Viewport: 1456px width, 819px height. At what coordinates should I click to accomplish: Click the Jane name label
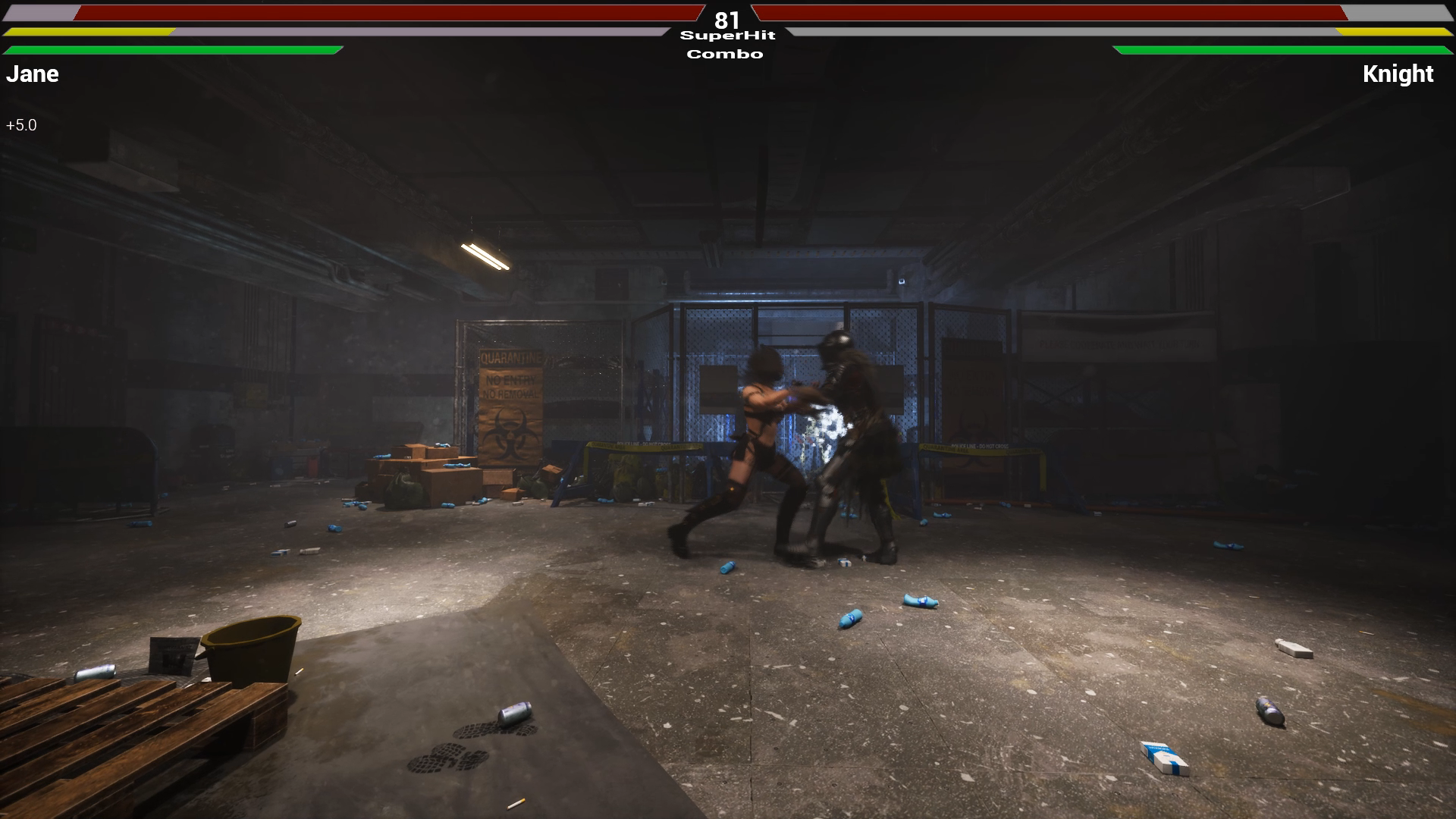coord(32,74)
